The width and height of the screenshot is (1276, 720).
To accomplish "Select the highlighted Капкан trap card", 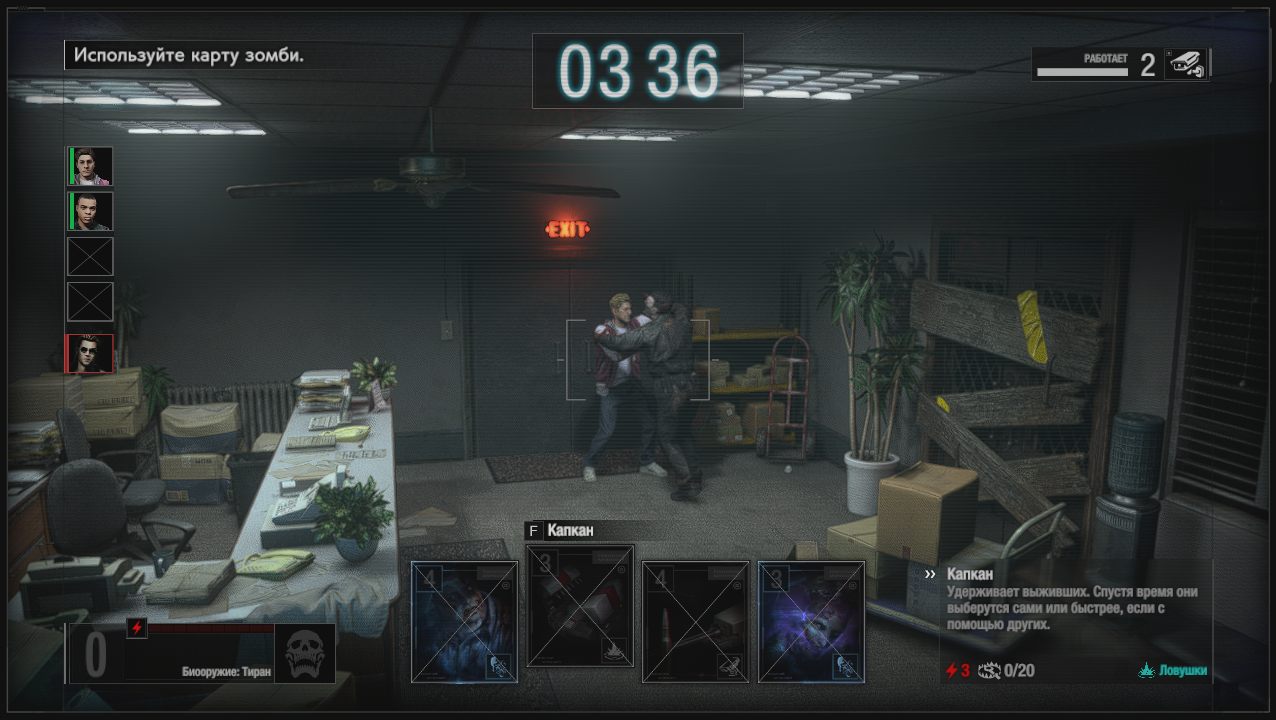I will [x=580, y=606].
